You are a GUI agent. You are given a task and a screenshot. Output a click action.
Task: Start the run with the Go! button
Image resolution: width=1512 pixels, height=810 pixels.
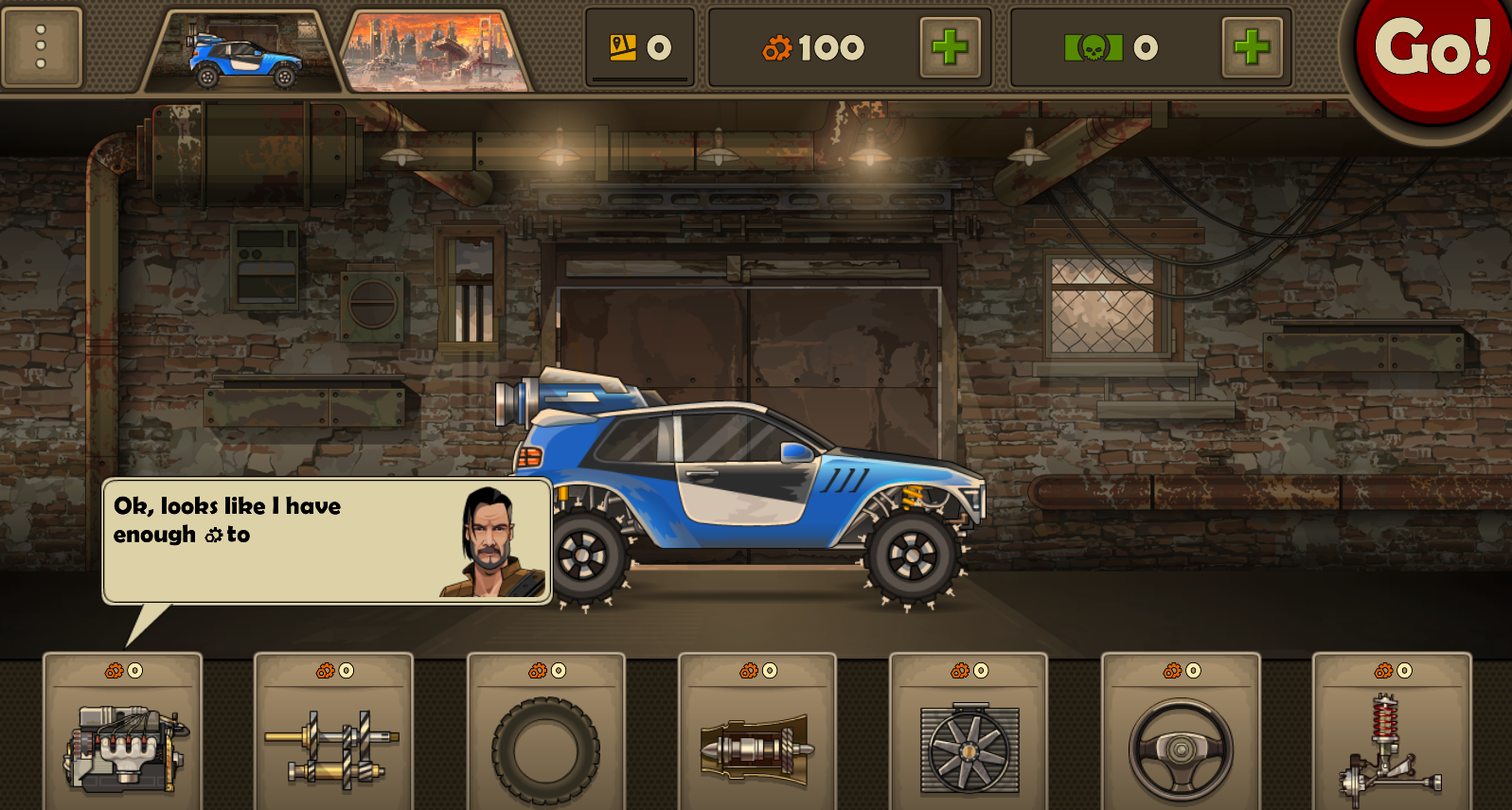(1432, 52)
